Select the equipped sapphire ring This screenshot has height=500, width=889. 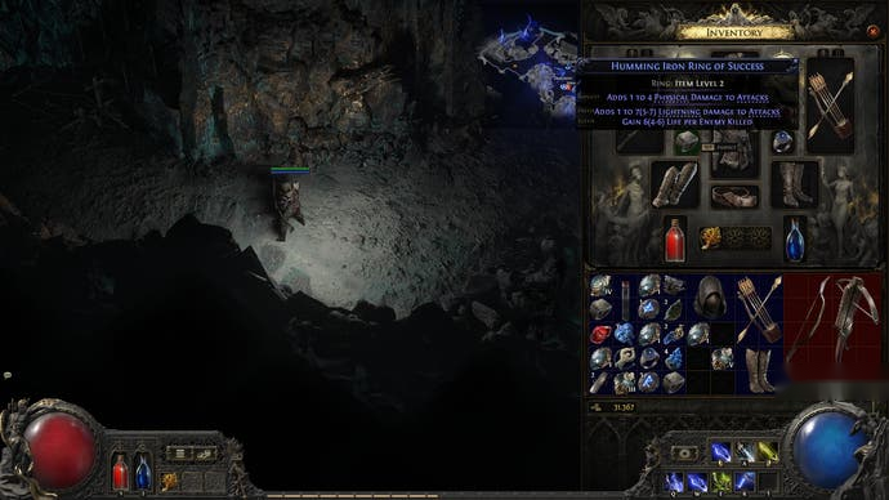pyautogui.click(x=781, y=142)
